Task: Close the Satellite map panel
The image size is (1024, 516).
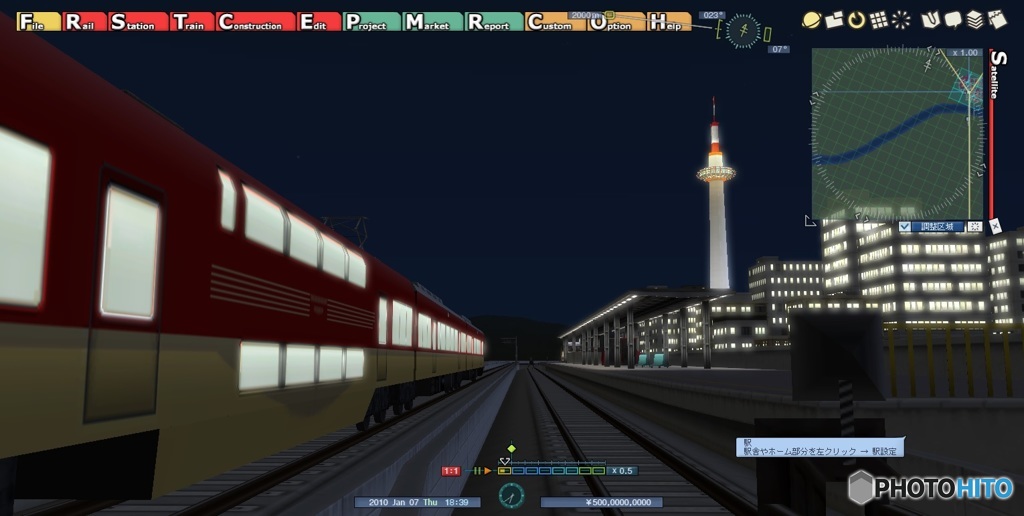Action: coord(996,227)
